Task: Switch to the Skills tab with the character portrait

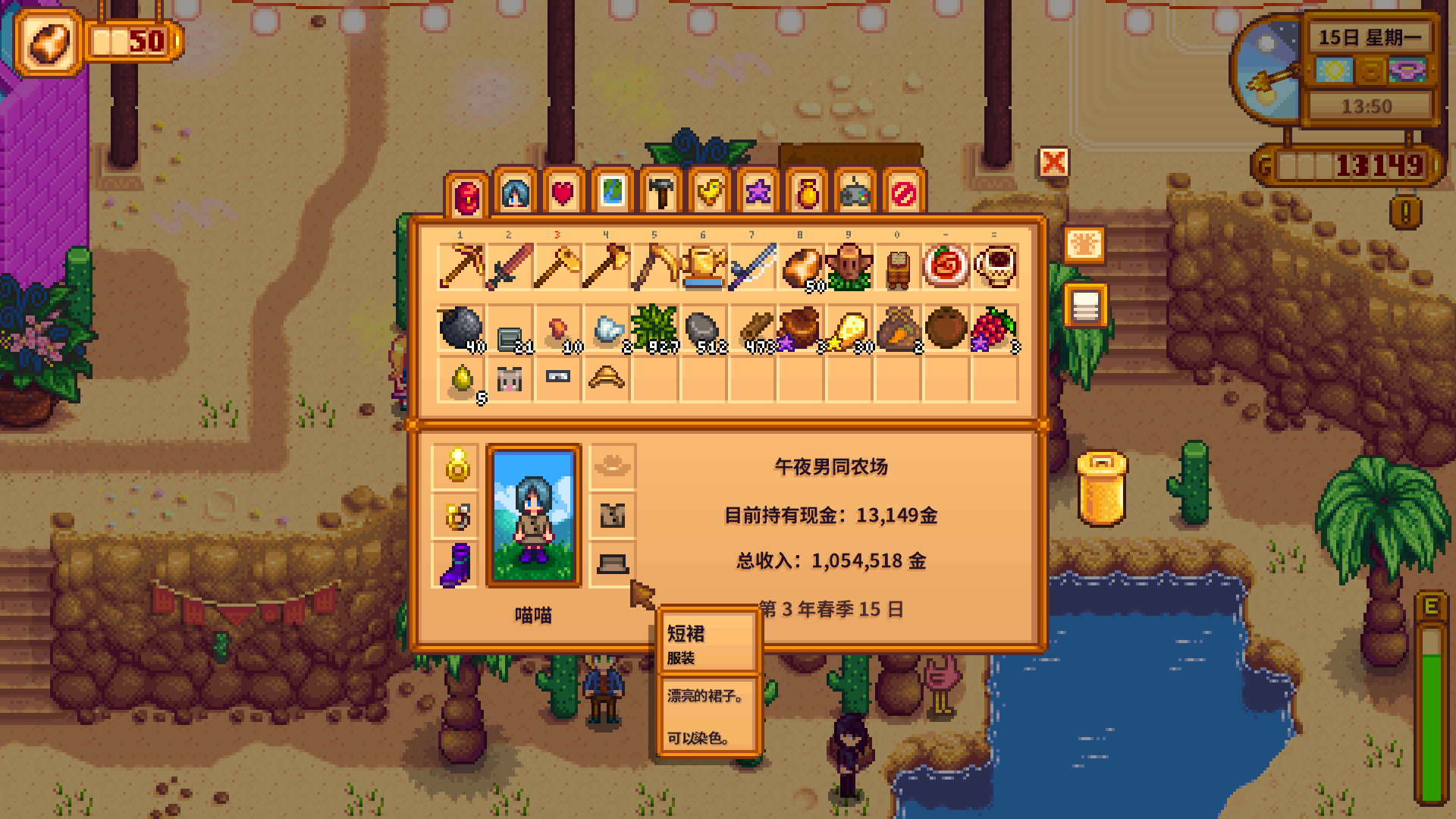Action: 516,193
